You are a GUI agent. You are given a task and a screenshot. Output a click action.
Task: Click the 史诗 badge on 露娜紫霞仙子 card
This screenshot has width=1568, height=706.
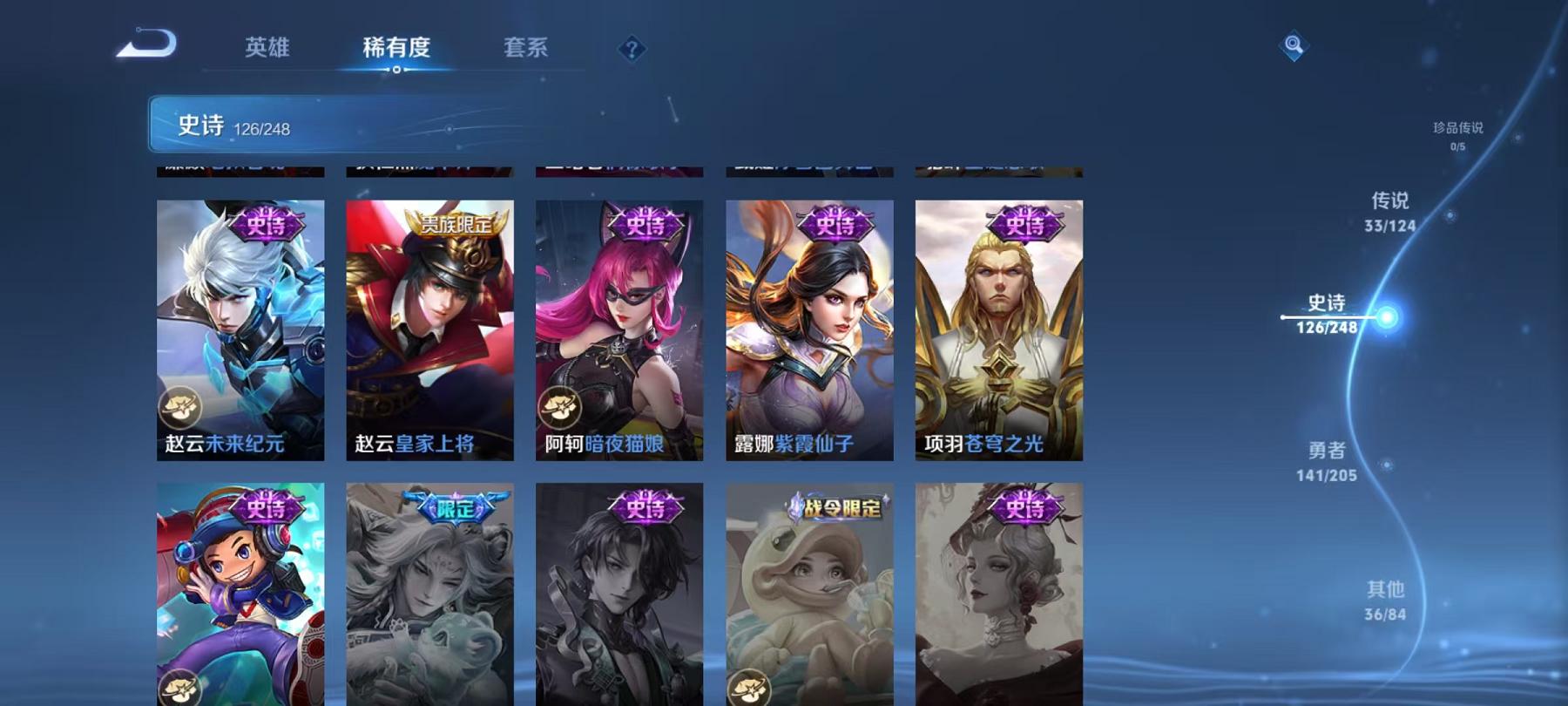point(834,225)
